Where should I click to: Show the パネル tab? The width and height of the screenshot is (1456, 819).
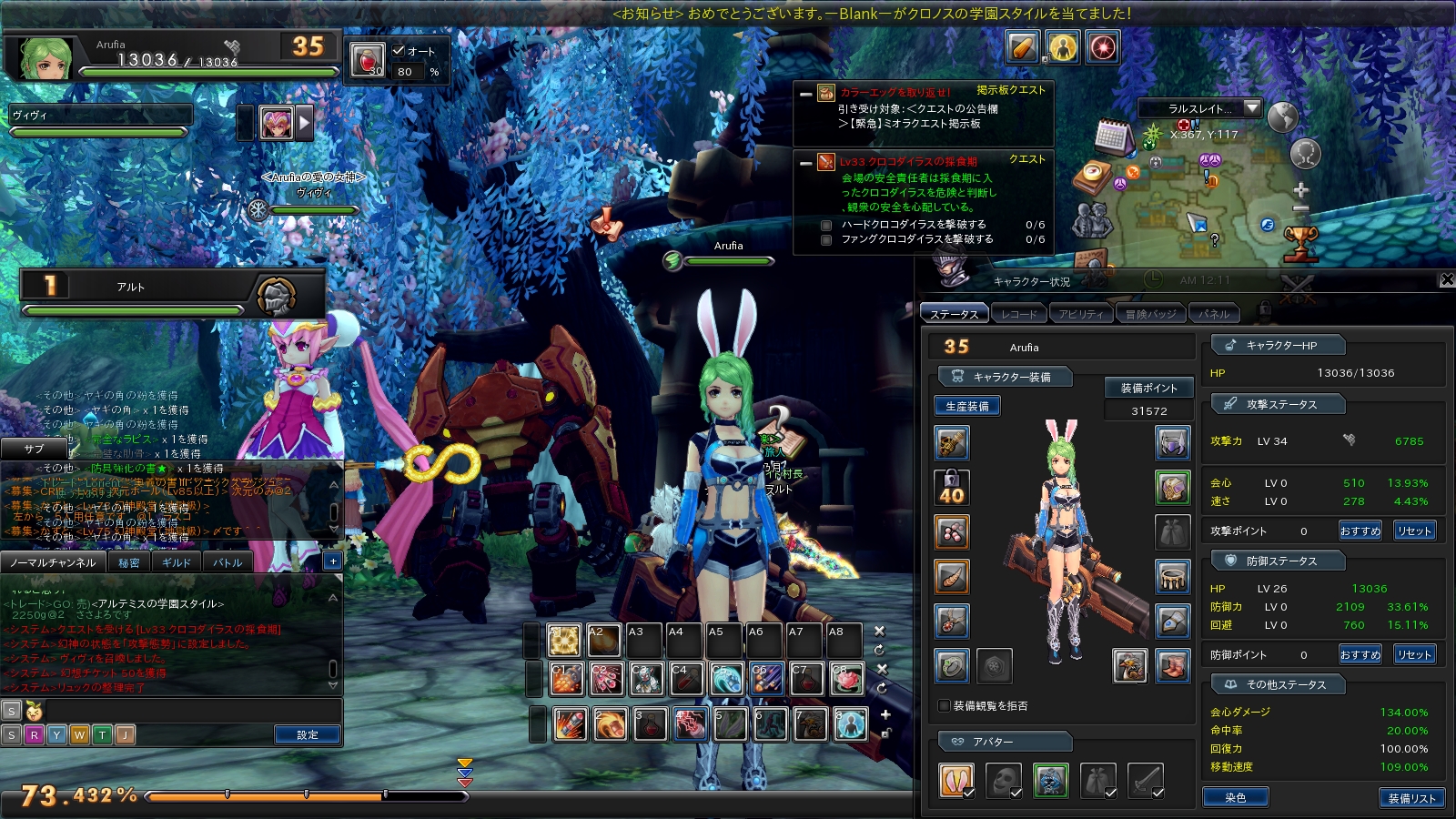tap(1214, 314)
